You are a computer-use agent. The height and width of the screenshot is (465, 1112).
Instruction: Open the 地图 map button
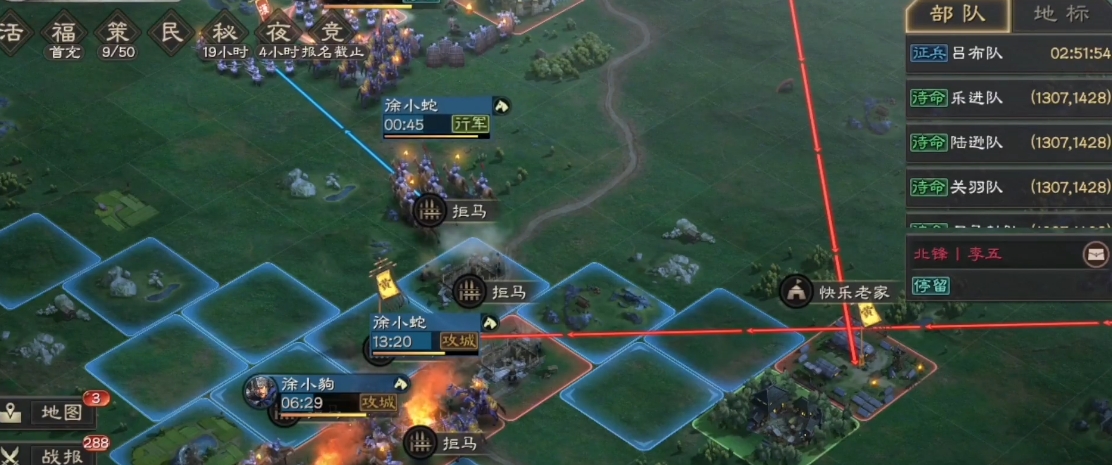[52, 412]
